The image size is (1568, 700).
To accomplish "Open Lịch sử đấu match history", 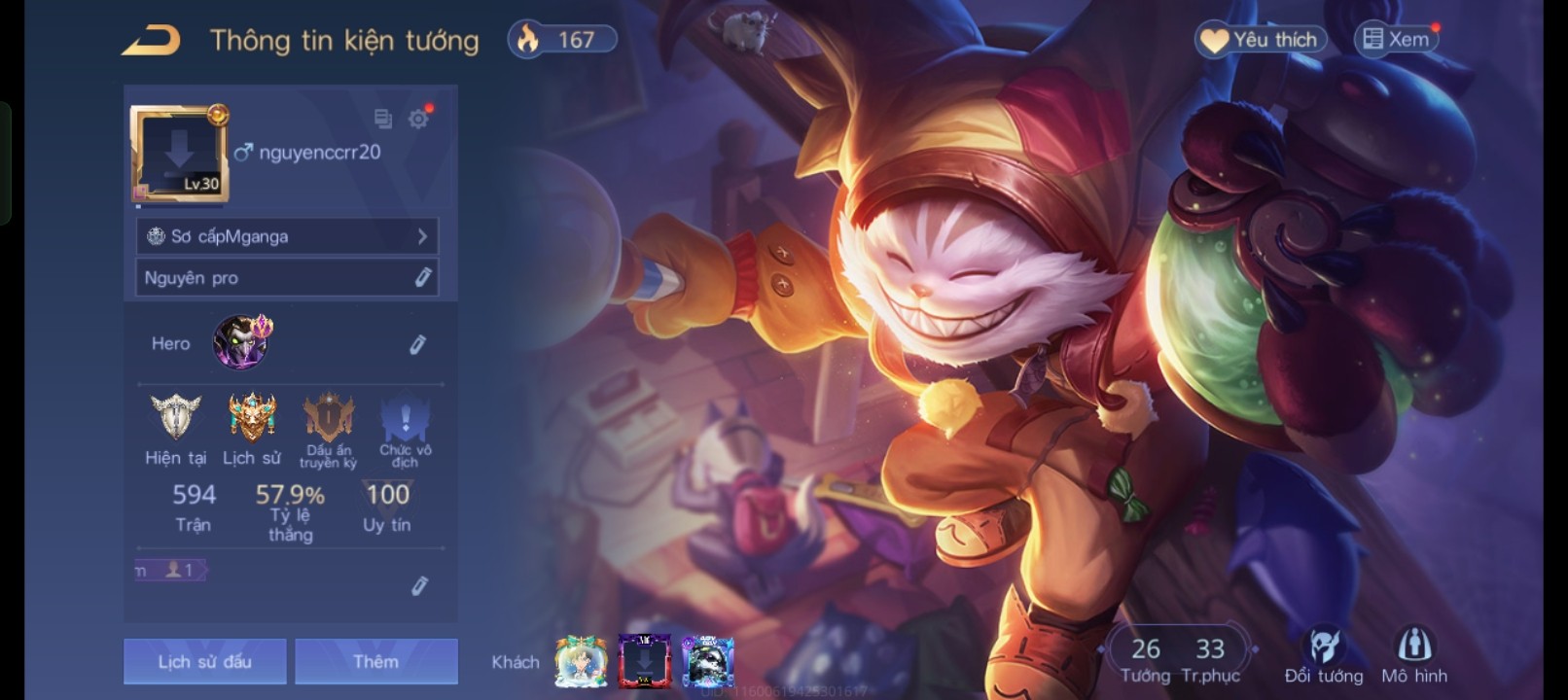I will coord(205,661).
